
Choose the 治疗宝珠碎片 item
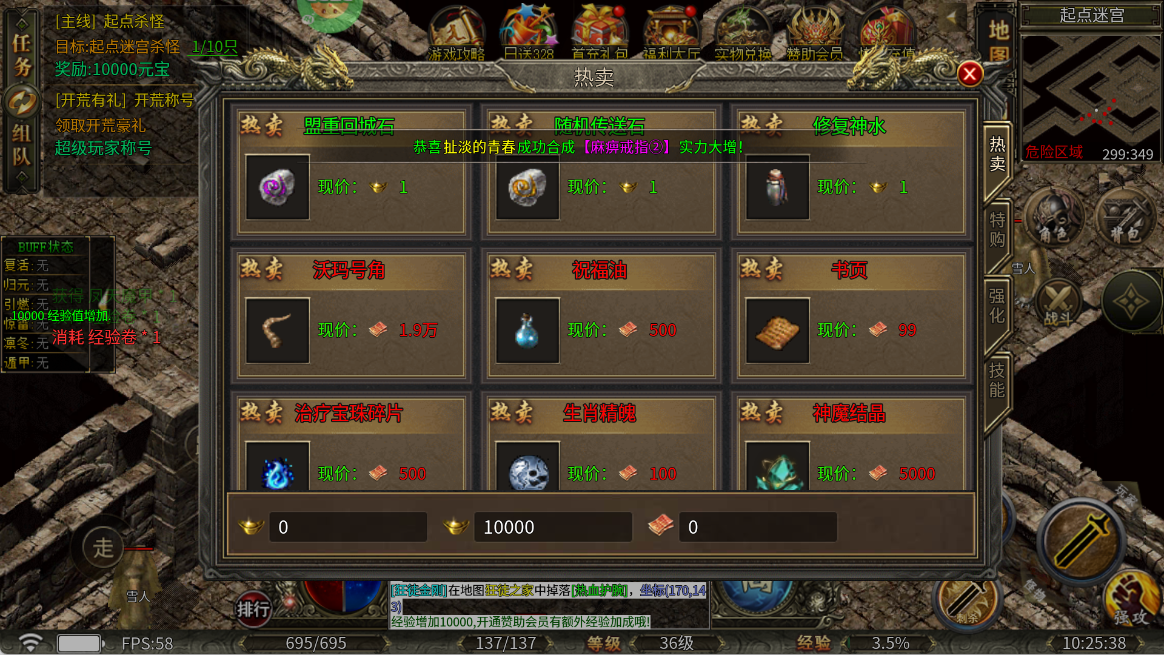[278, 470]
